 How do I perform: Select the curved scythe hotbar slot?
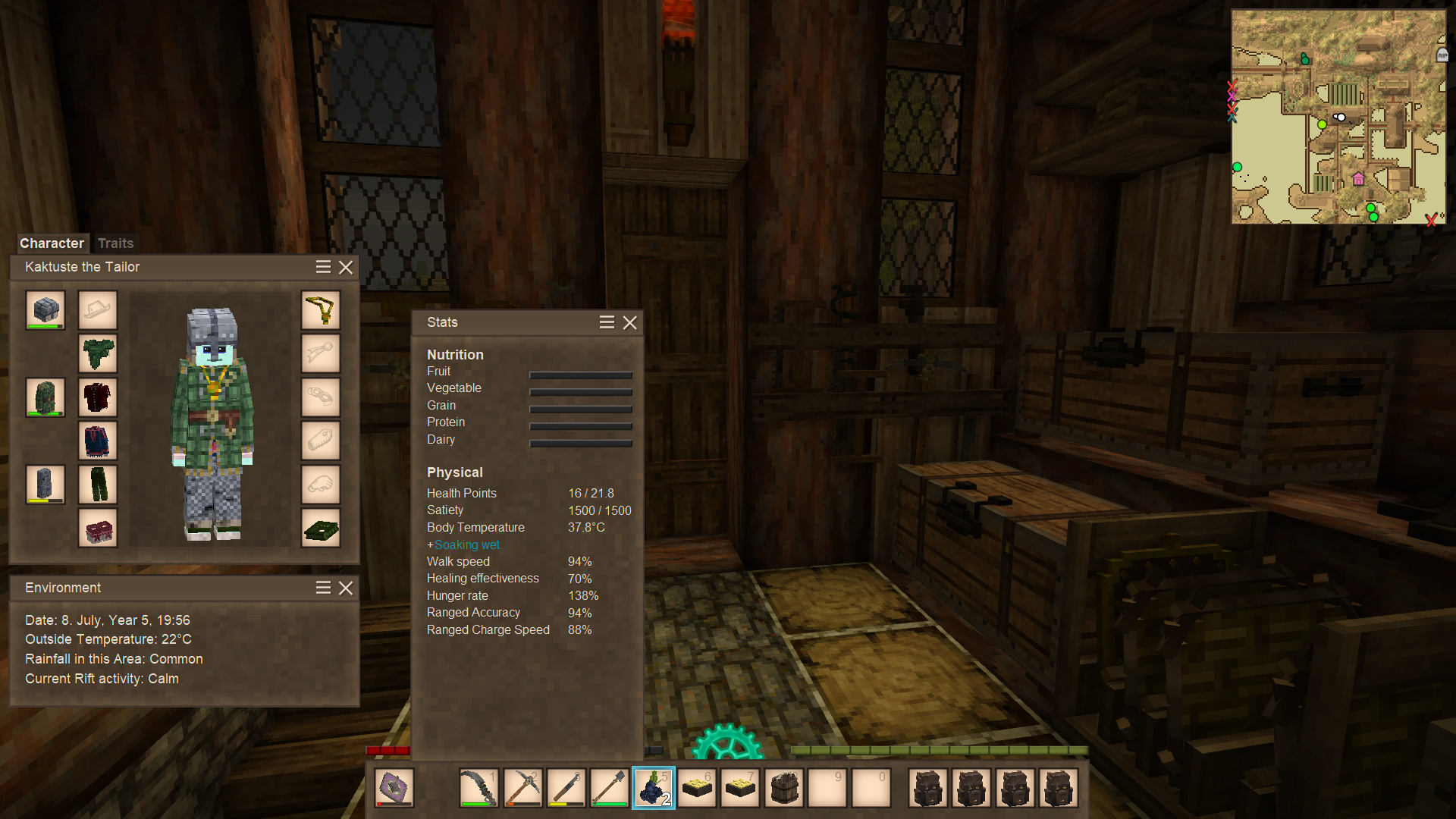click(x=479, y=788)
